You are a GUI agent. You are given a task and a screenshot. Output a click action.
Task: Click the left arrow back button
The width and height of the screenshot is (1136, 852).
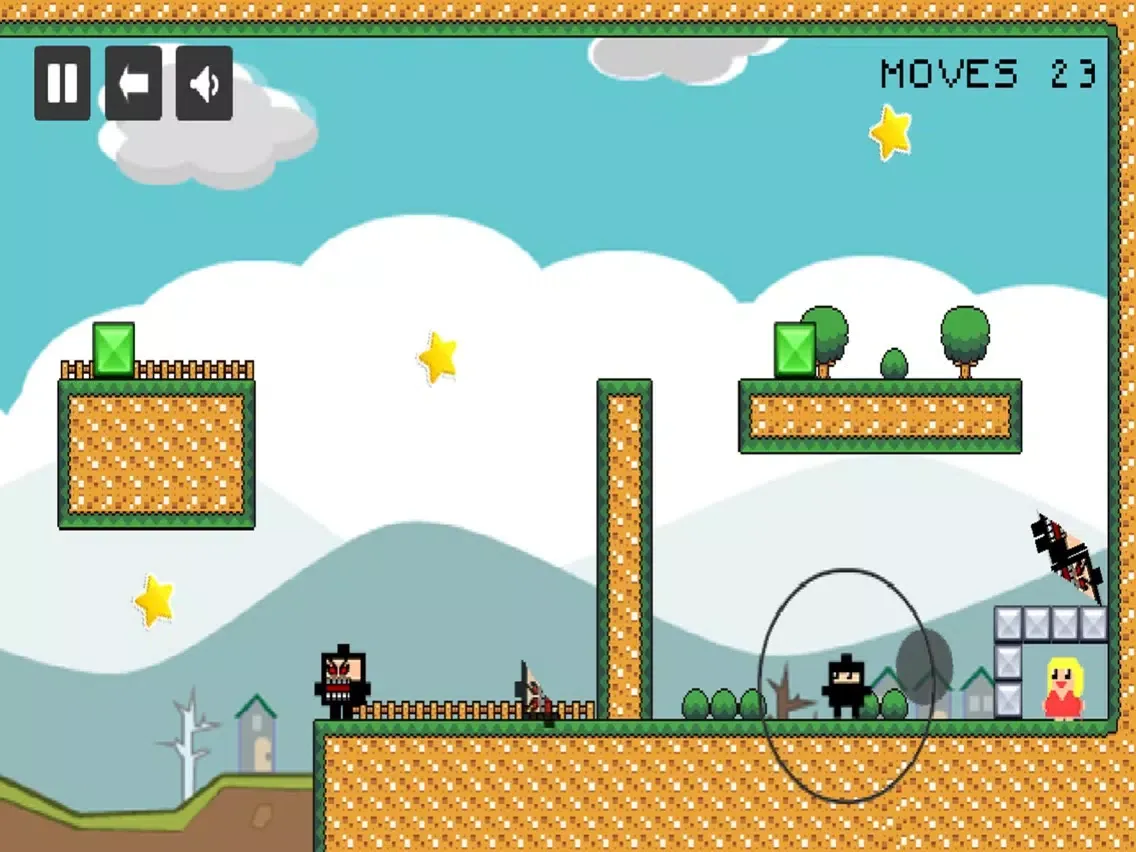point(133,83)
